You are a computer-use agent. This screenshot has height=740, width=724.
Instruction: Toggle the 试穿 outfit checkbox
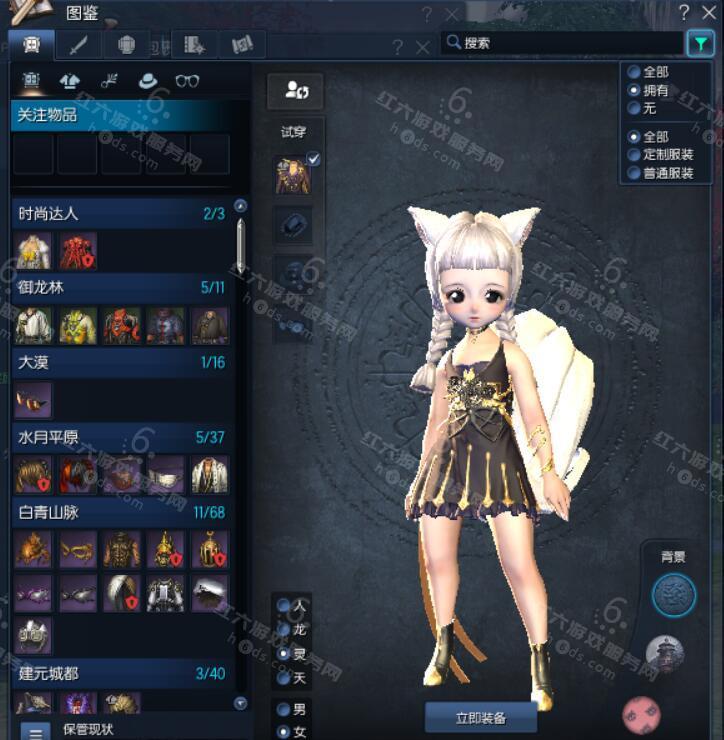click(x=313, y=159)
